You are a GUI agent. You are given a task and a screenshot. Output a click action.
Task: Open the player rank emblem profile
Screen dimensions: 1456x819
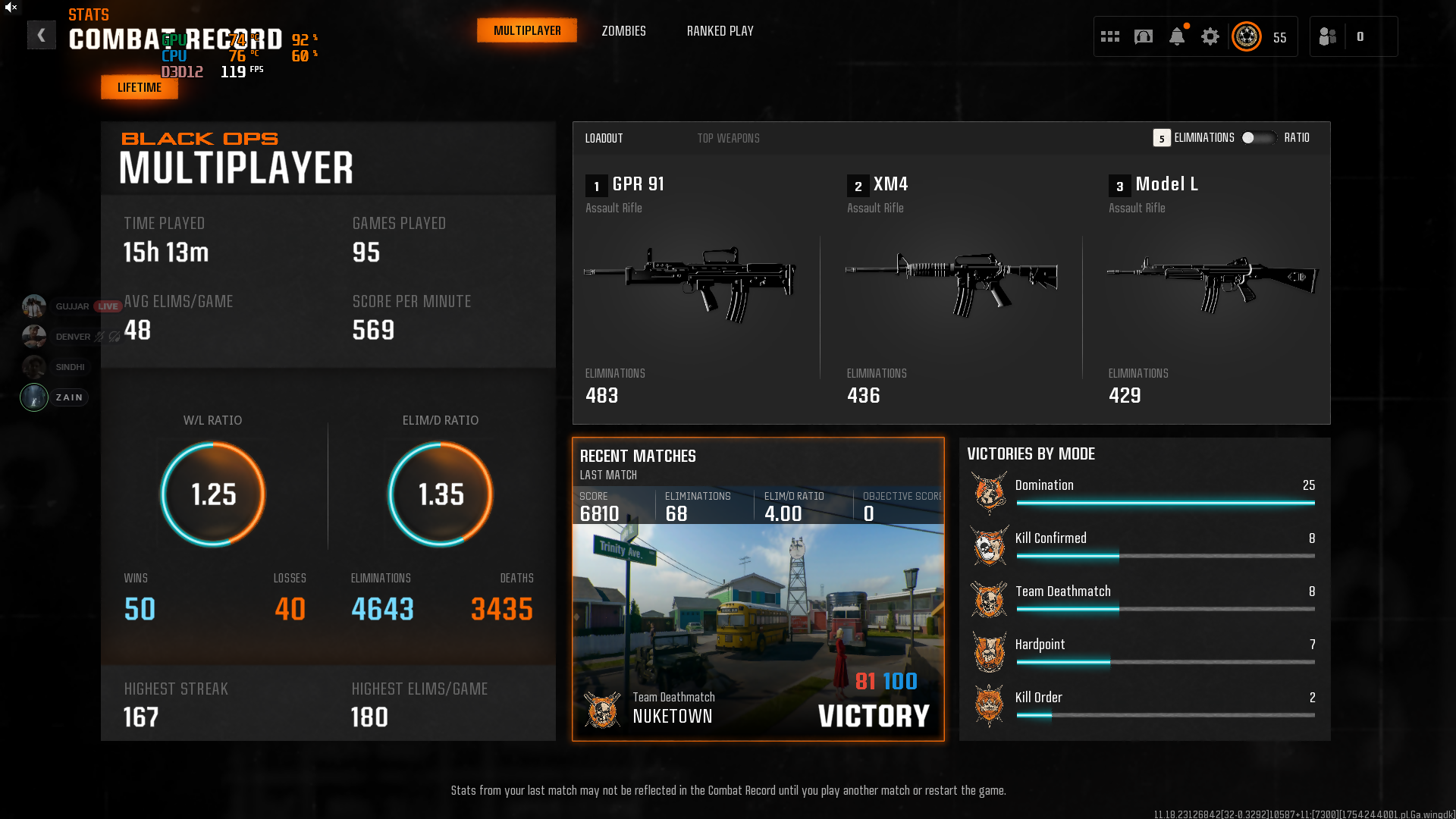point(1247,36)
